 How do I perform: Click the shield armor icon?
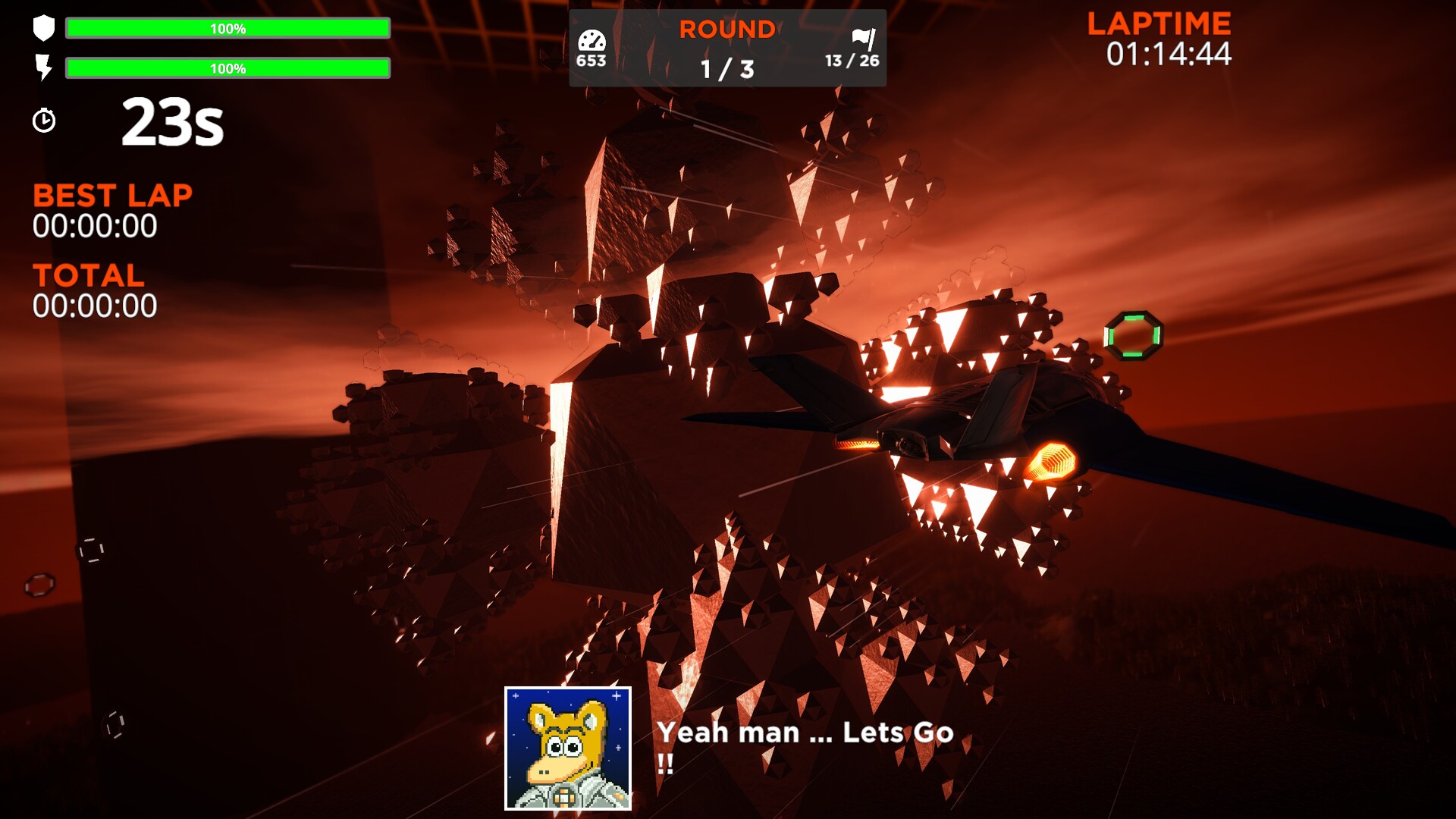click(x=44, y=27)
